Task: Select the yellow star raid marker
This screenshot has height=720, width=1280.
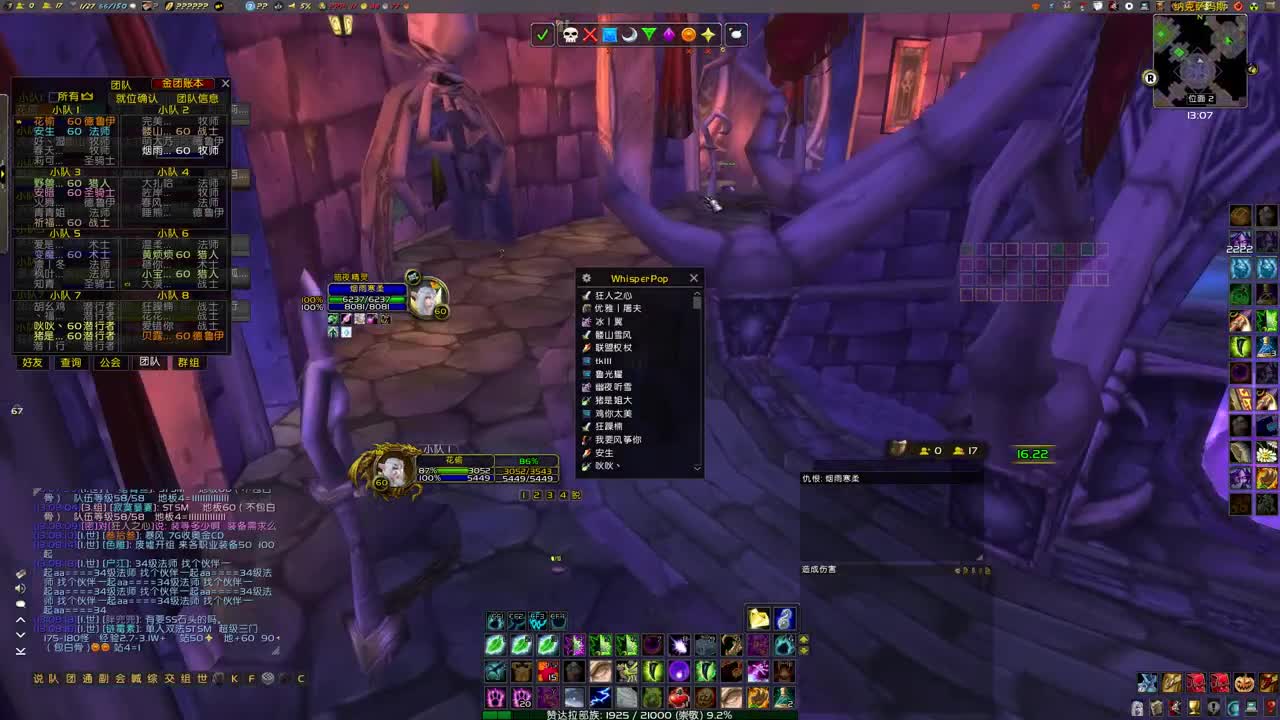Action: [709, 35]
